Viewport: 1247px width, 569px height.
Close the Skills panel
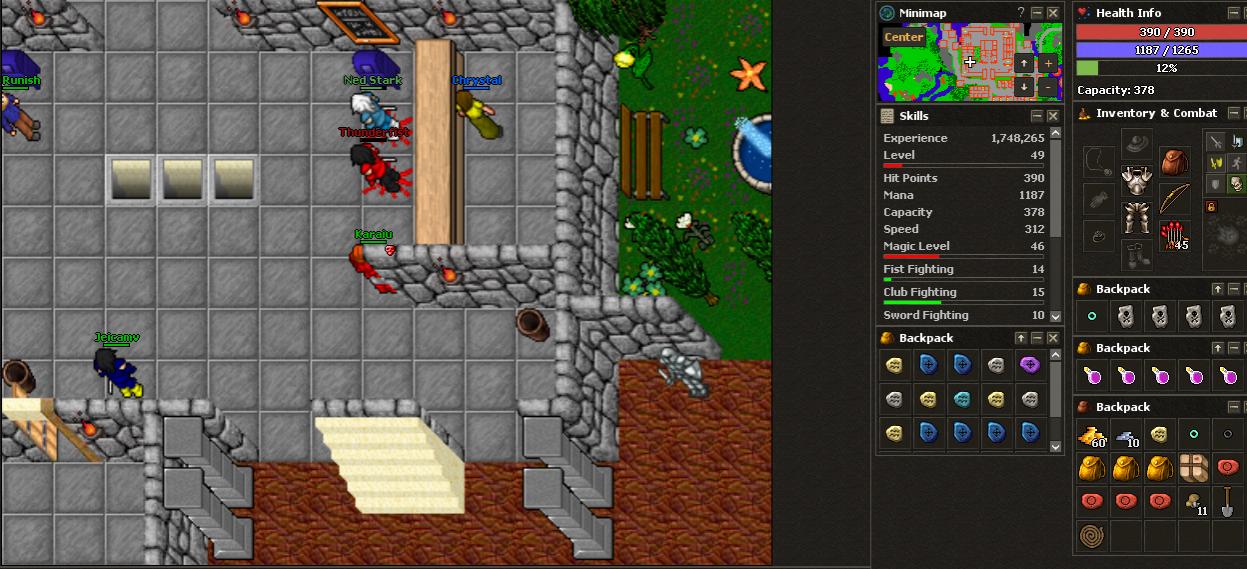[1052, 116]
